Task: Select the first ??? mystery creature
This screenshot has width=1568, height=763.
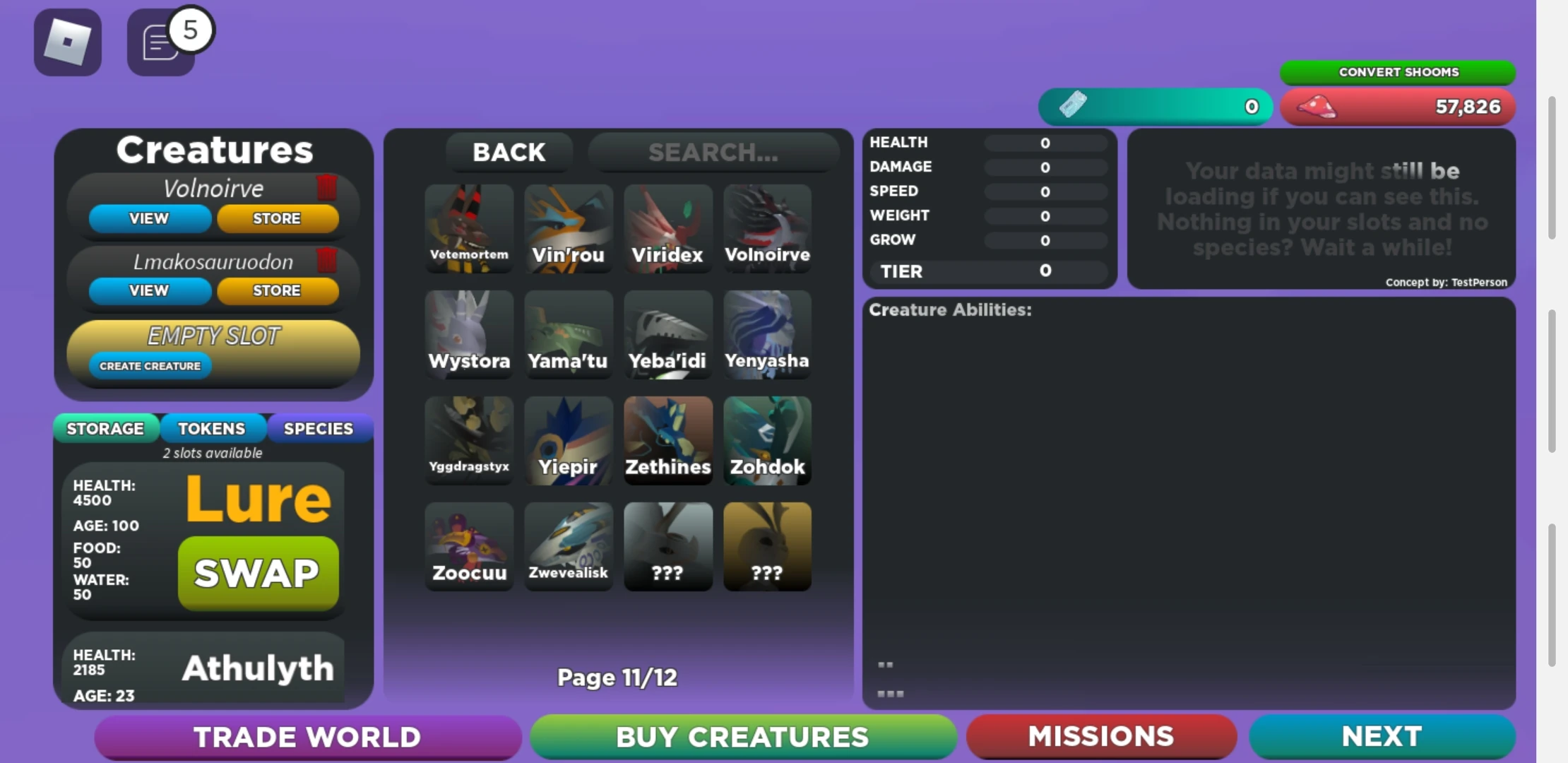Action: pyautogui.click(x=667, y=546)
